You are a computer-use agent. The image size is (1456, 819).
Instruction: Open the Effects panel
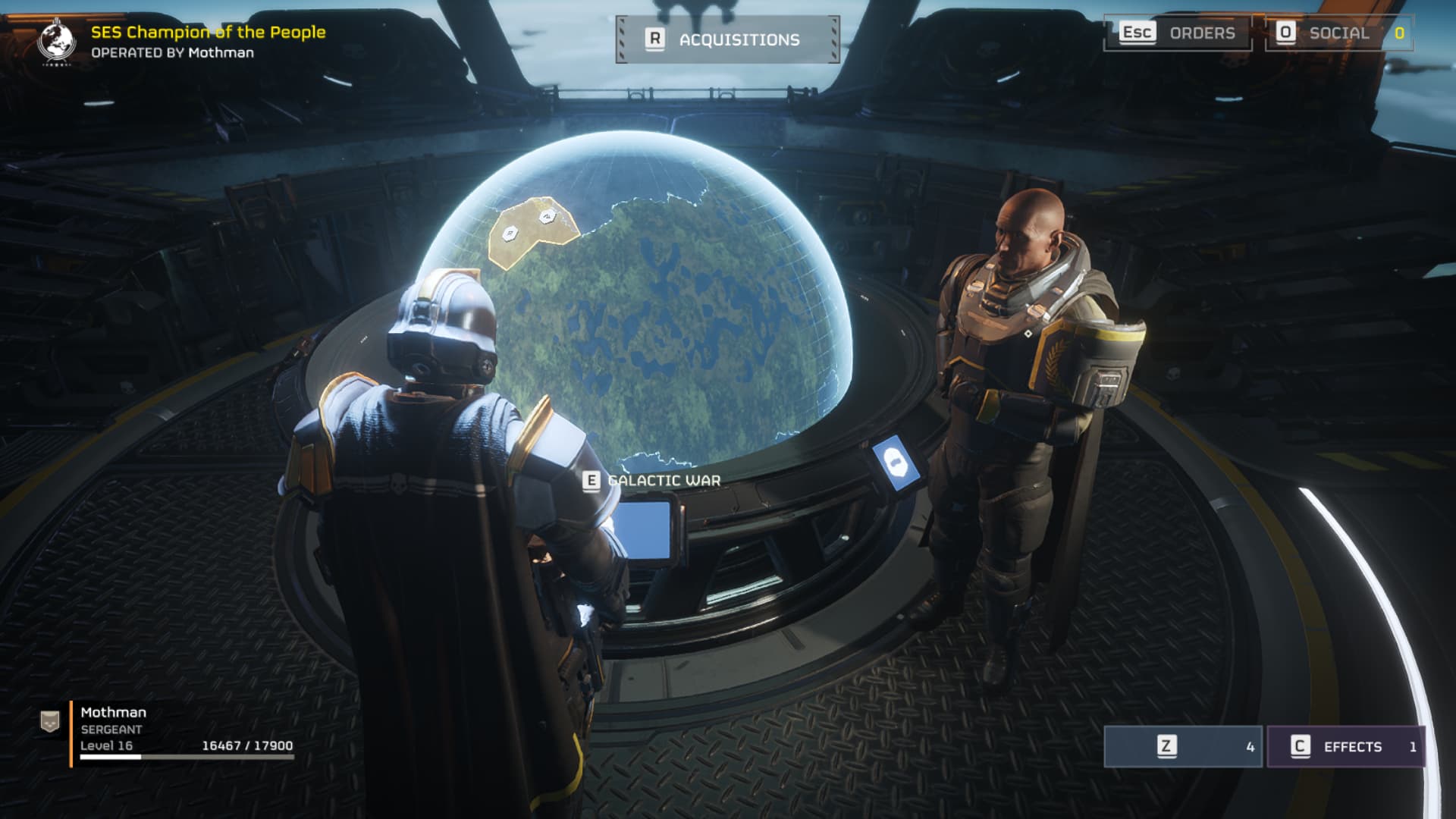(1346, 747)
